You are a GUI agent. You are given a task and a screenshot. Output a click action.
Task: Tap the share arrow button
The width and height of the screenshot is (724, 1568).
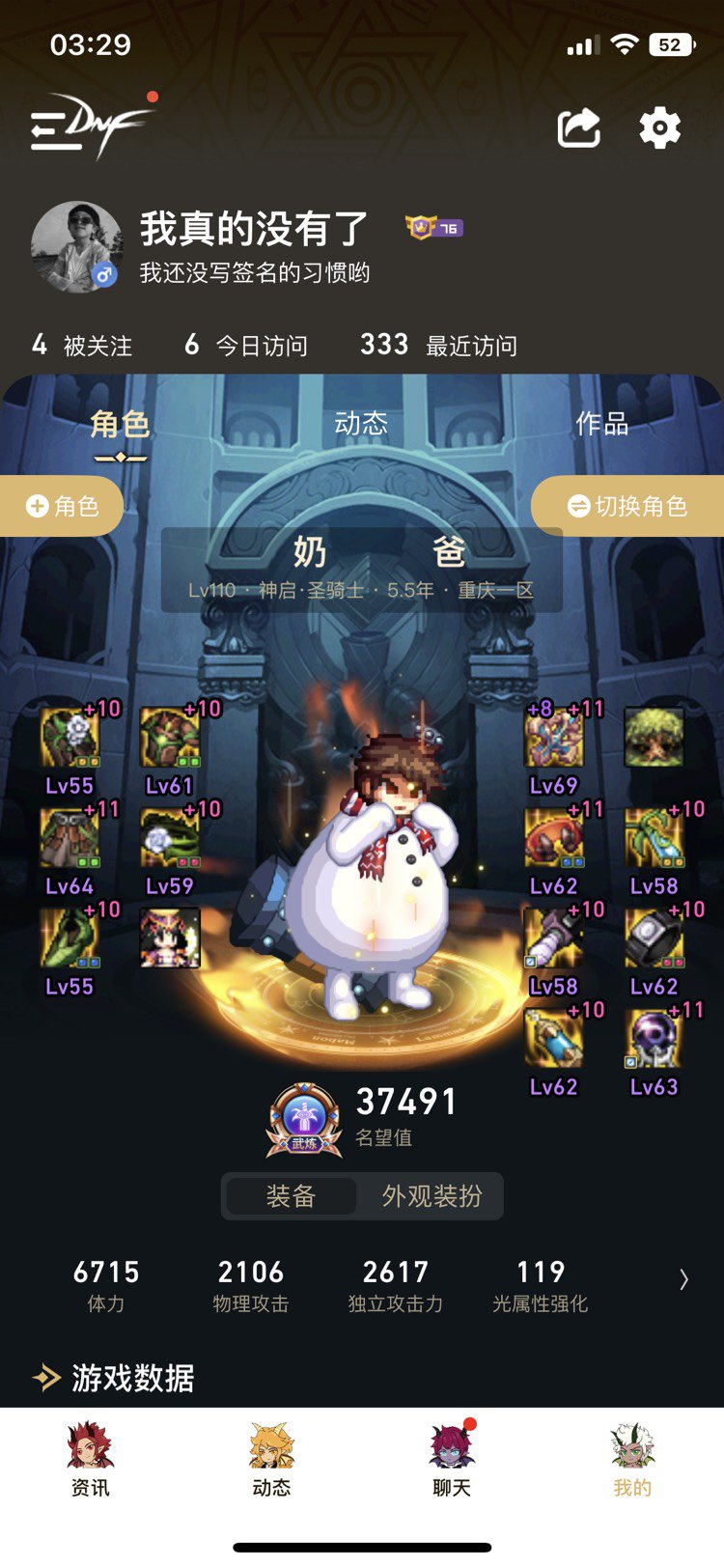tap(579, 128)
